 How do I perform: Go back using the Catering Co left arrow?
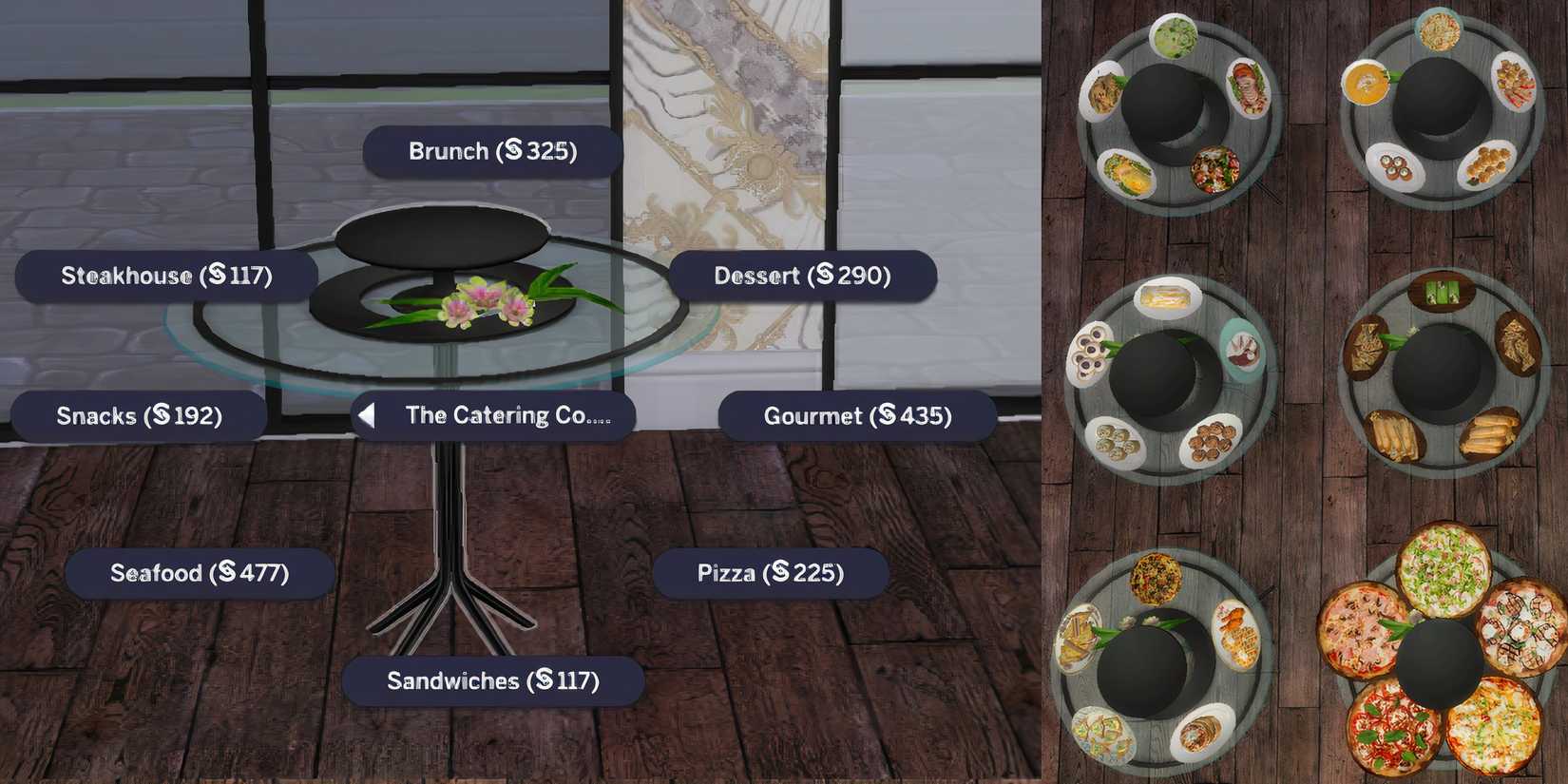pos(366,414)
